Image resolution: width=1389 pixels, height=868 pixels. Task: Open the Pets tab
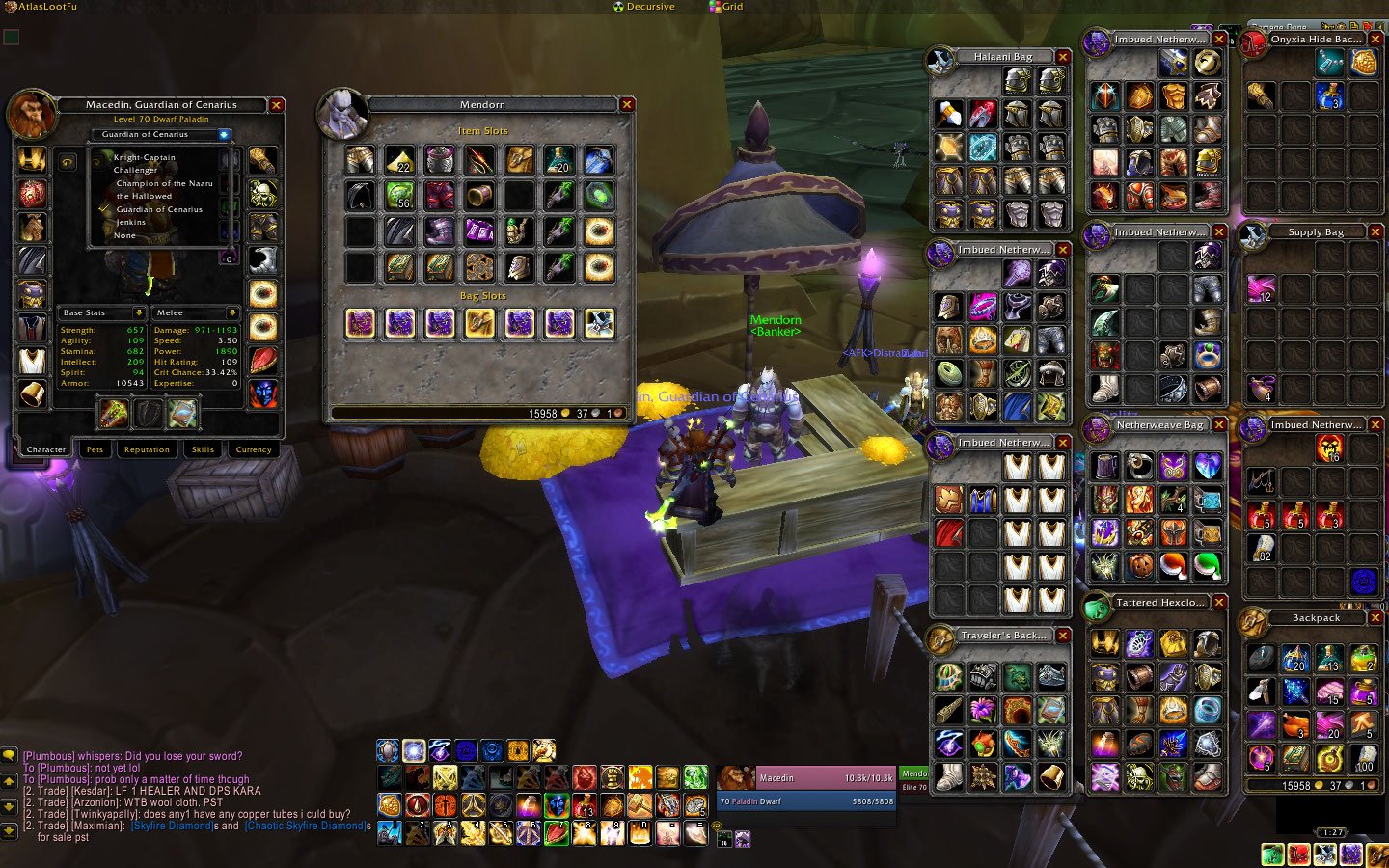pos(95,449)
